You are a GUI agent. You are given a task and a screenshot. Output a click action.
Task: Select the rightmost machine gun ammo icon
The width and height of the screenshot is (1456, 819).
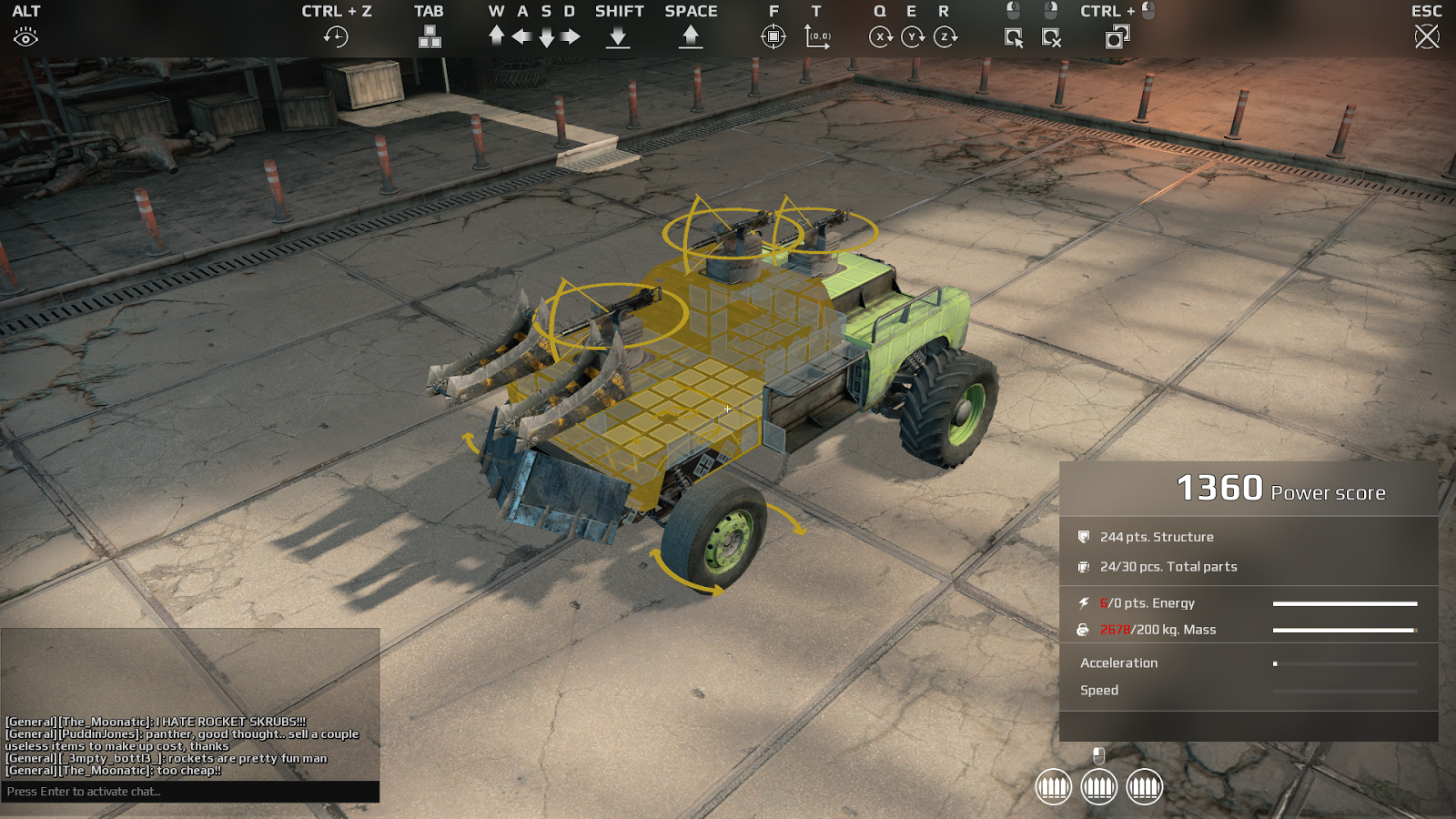click(x=1146, y=788)
